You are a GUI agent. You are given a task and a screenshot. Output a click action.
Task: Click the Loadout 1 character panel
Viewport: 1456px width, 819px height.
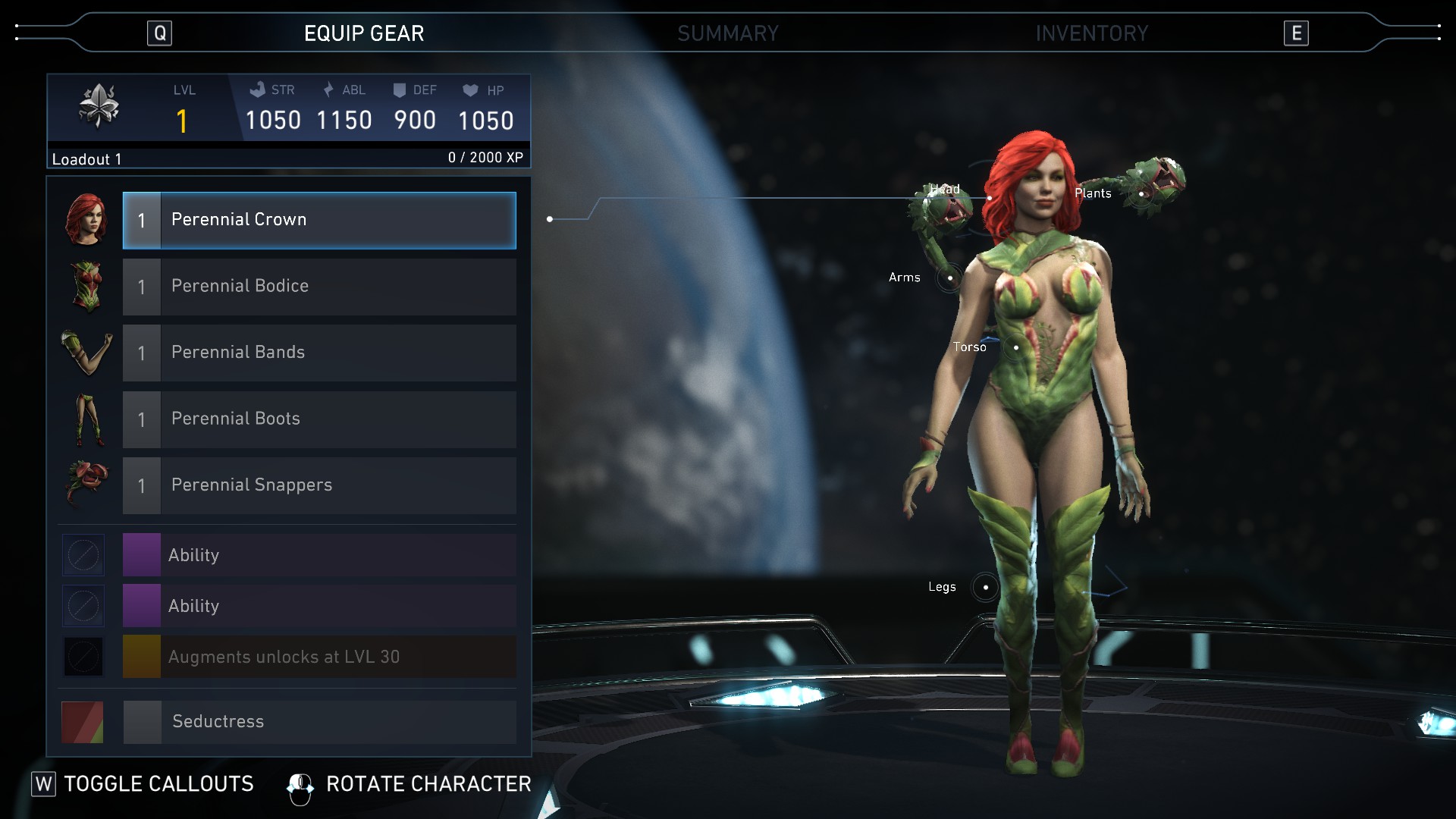288,121
